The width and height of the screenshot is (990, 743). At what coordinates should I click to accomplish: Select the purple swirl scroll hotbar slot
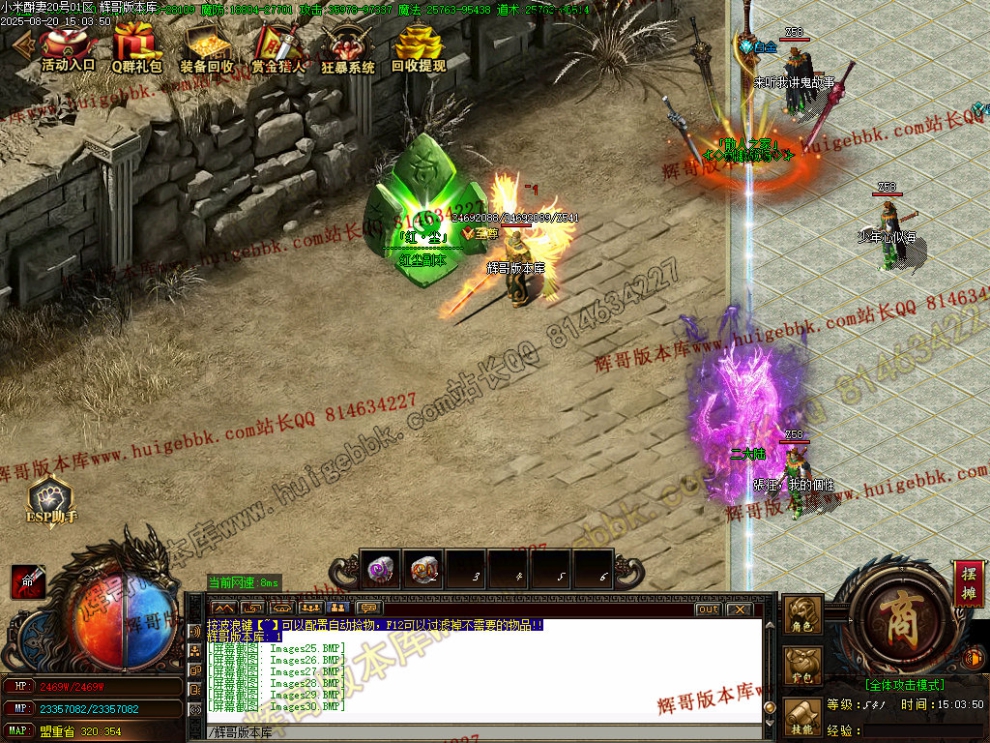point(380,570)
